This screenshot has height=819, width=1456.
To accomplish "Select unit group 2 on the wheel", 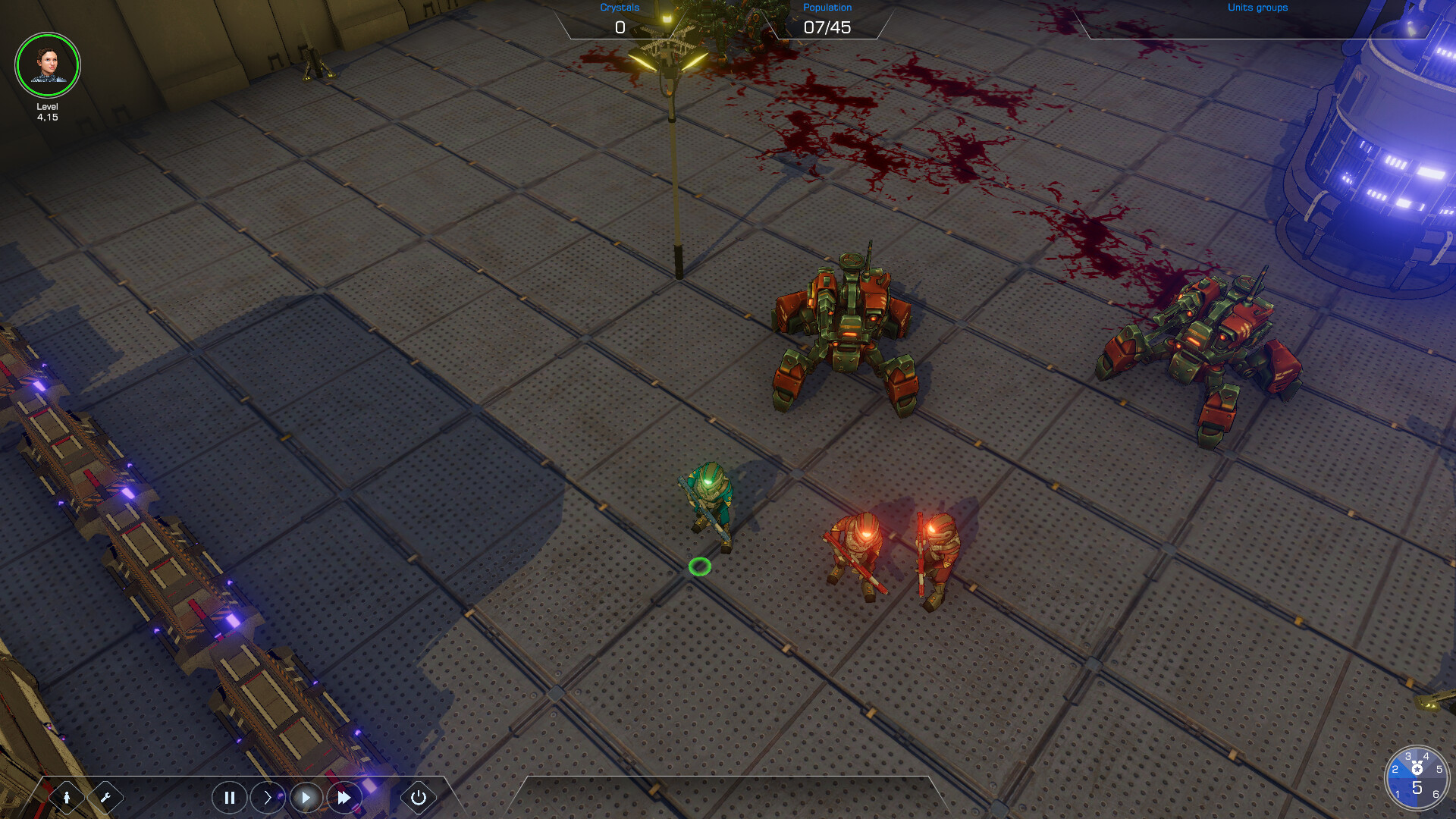I will 1395,770.
